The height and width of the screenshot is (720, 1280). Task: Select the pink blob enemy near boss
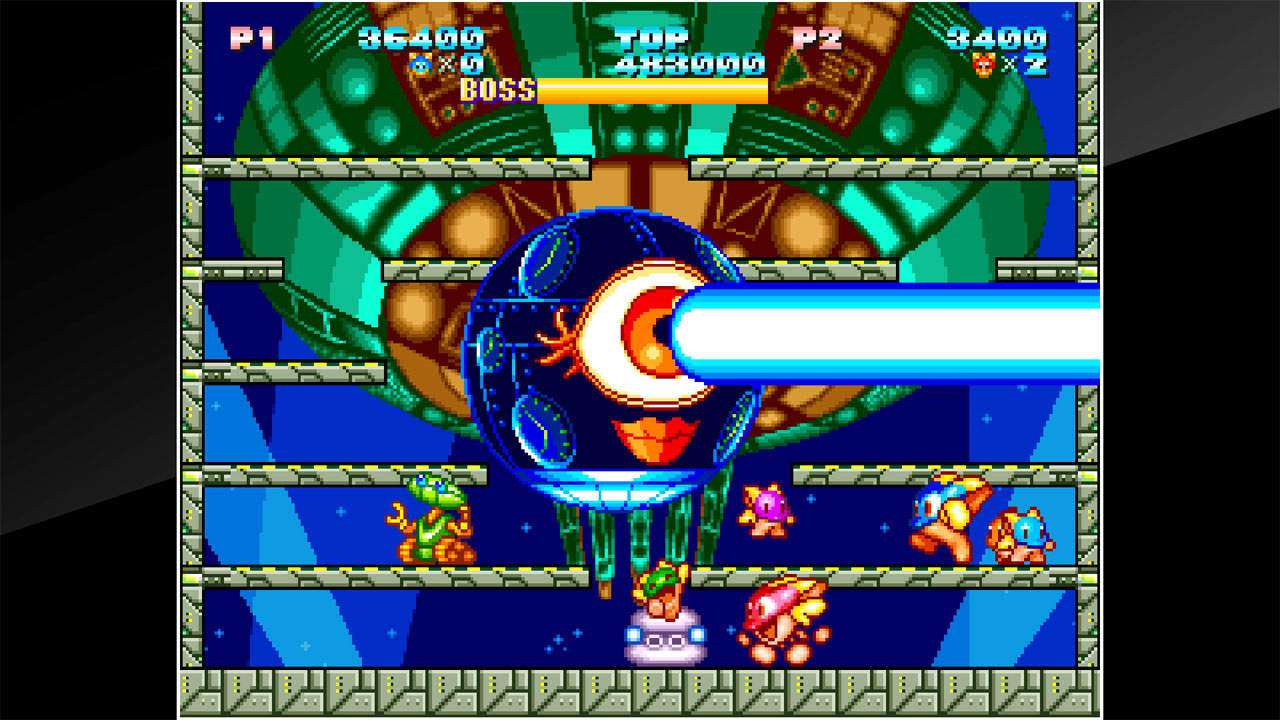(765, 512)
